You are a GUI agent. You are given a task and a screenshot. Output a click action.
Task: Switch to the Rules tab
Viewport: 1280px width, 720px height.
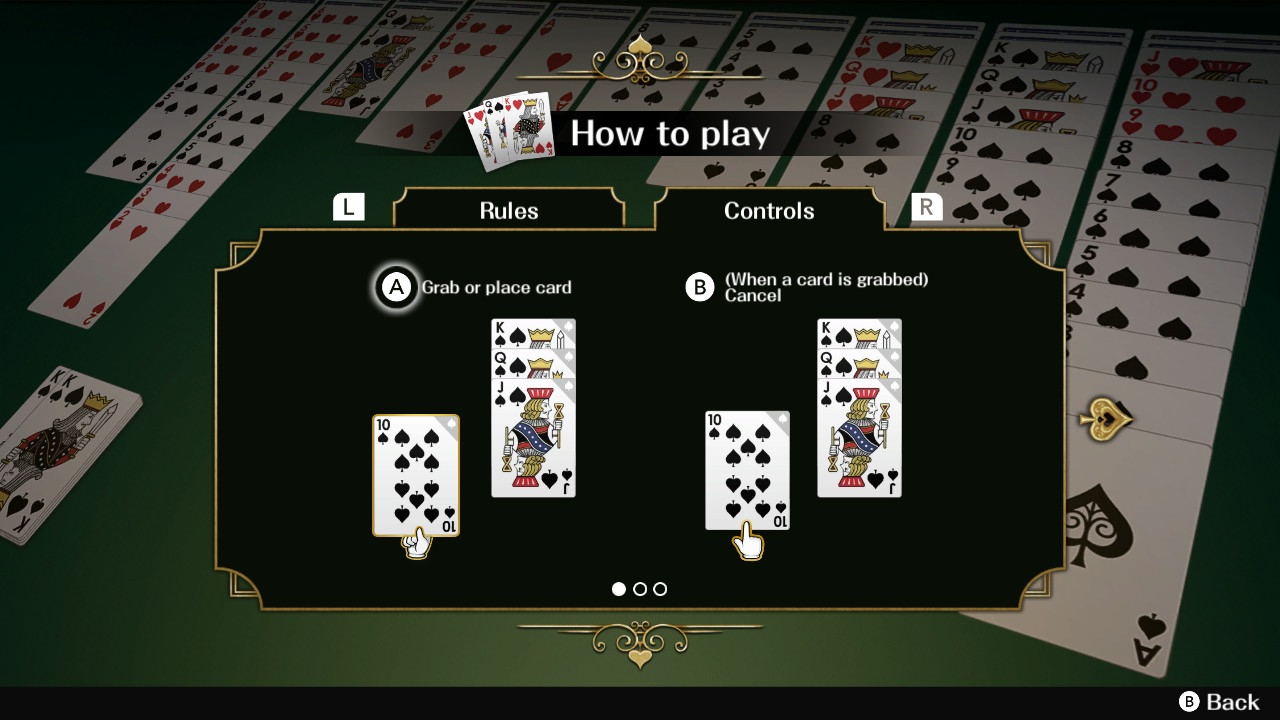(509, 211)
